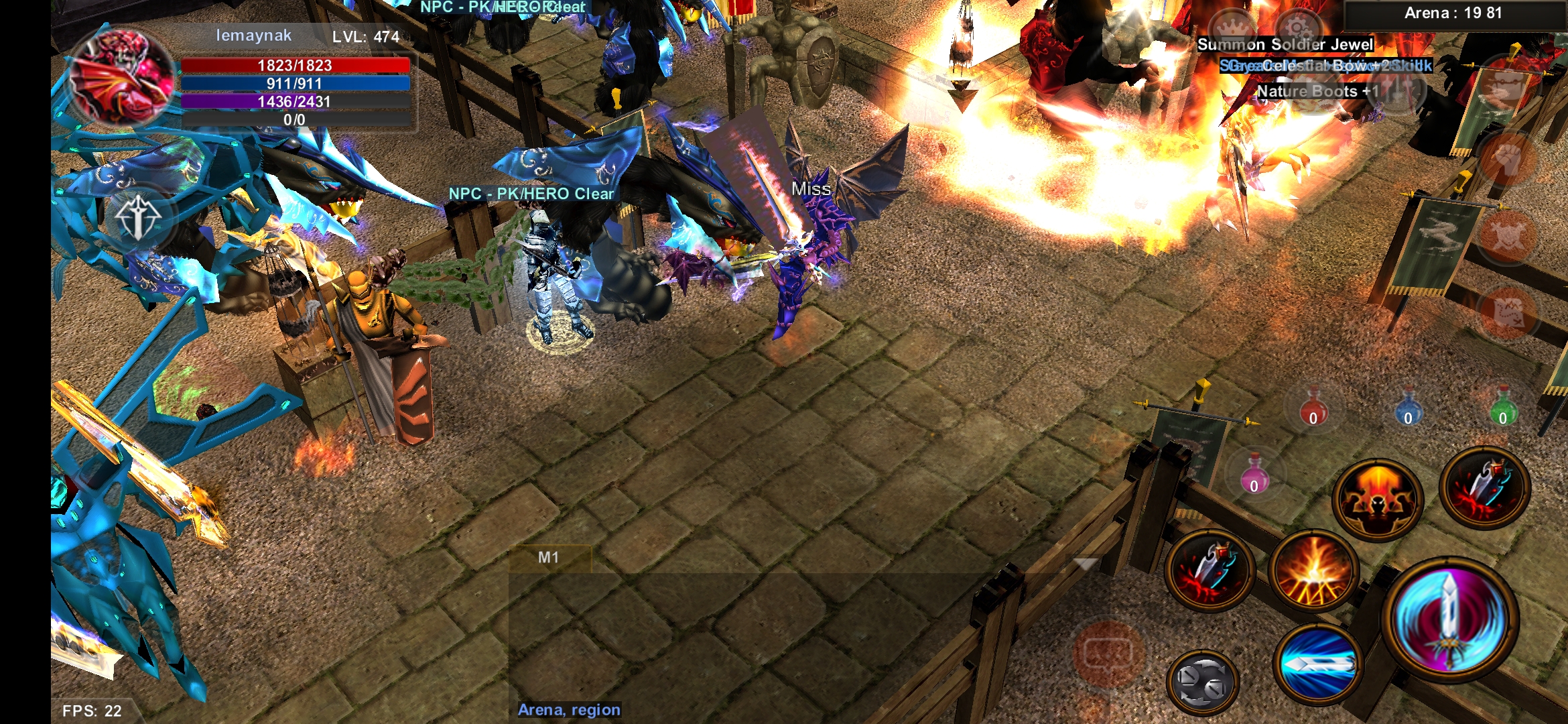Tap the horned skull button
Viewport: 1568px width, 724px height.
pos(1507,235)
